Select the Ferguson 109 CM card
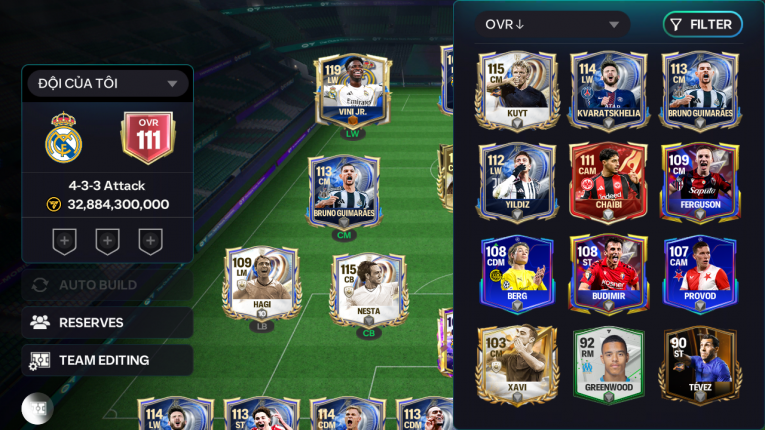This screenshot has width=765, height=430. coord(700,181)
